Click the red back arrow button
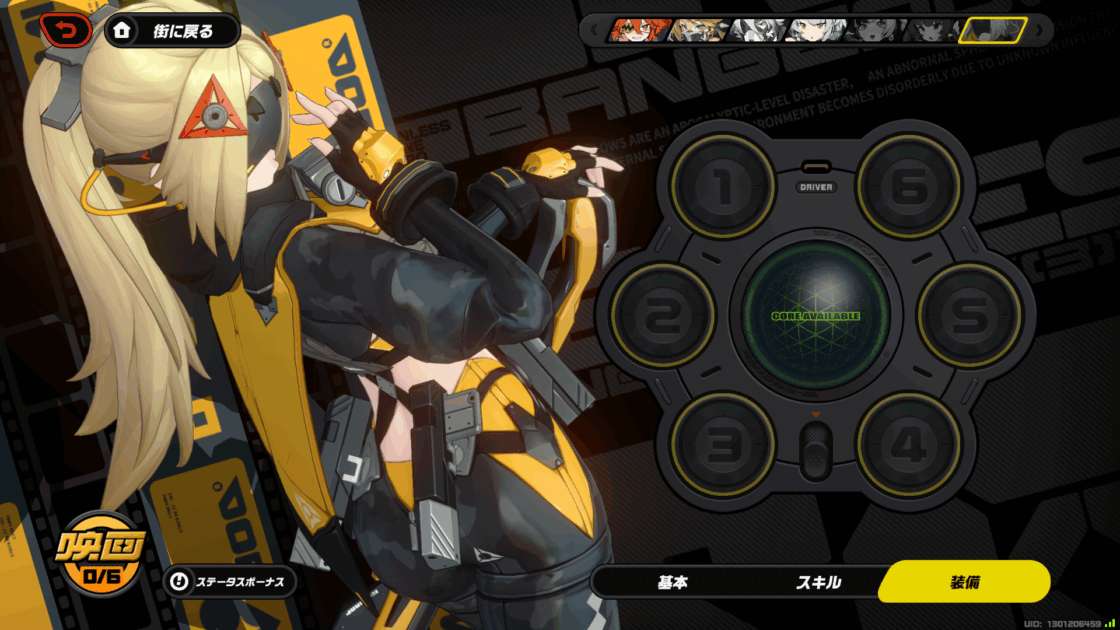The height and width of the screenshot is (630, 1120). [x=65, y=31]
